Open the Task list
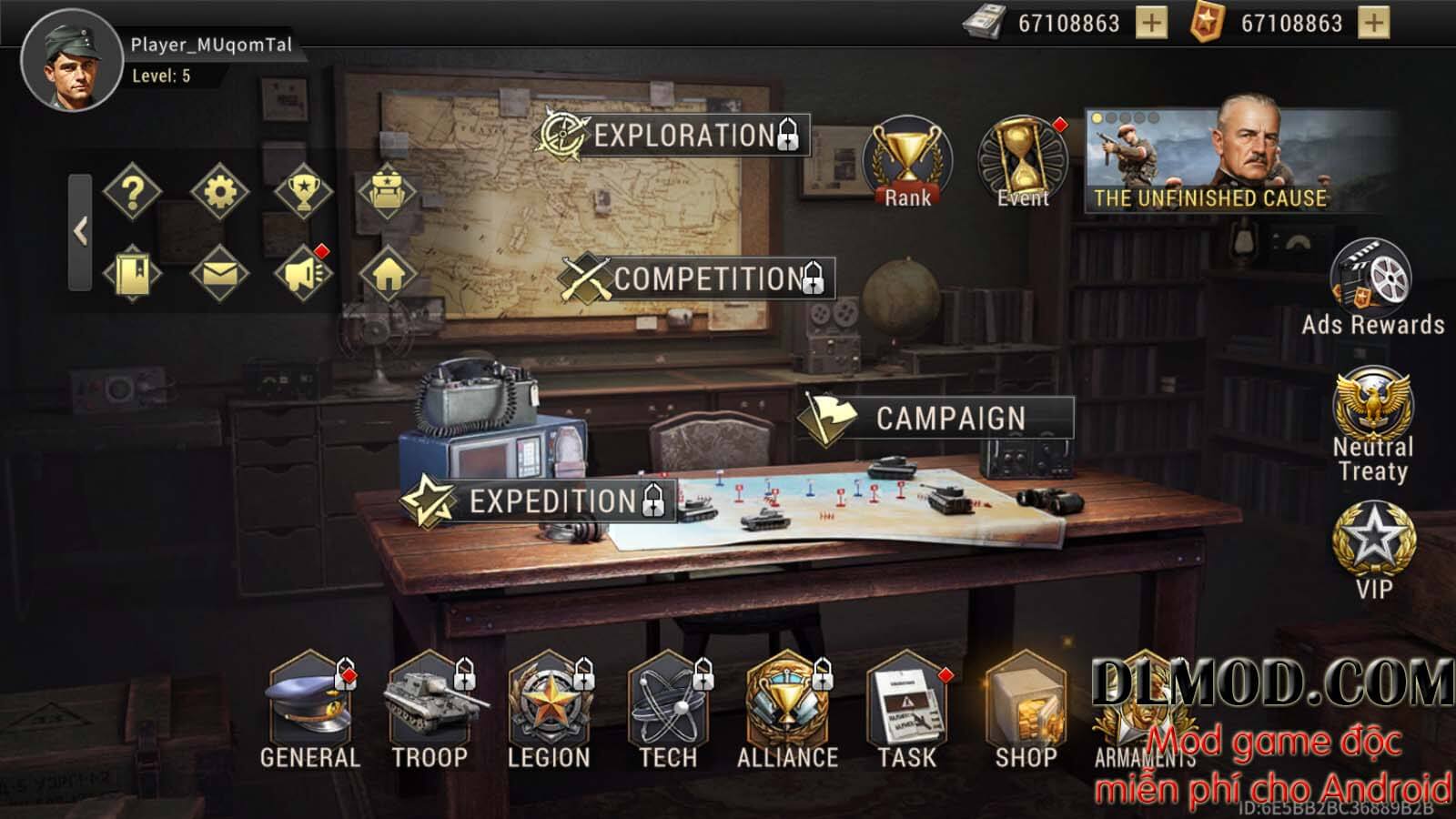The image size is (1456, 819). 906,710
